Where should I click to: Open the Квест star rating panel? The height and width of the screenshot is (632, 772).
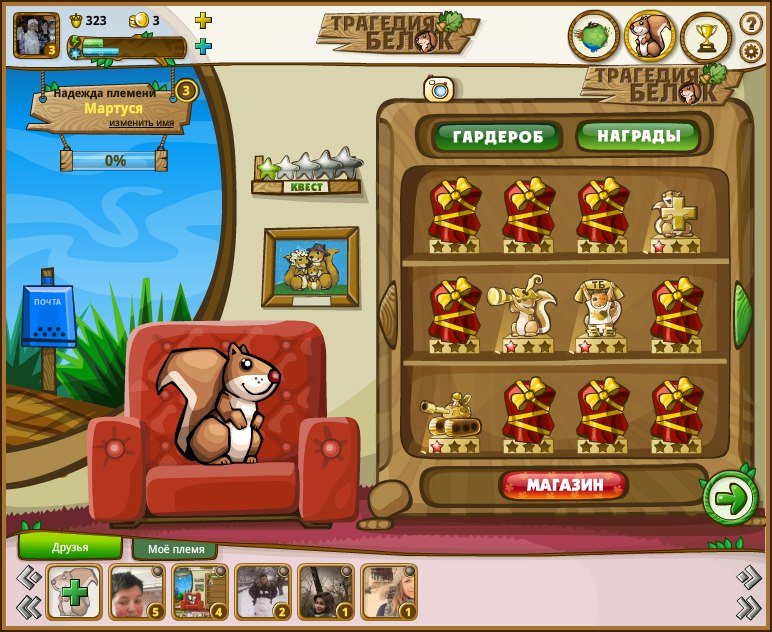[306, 171]
